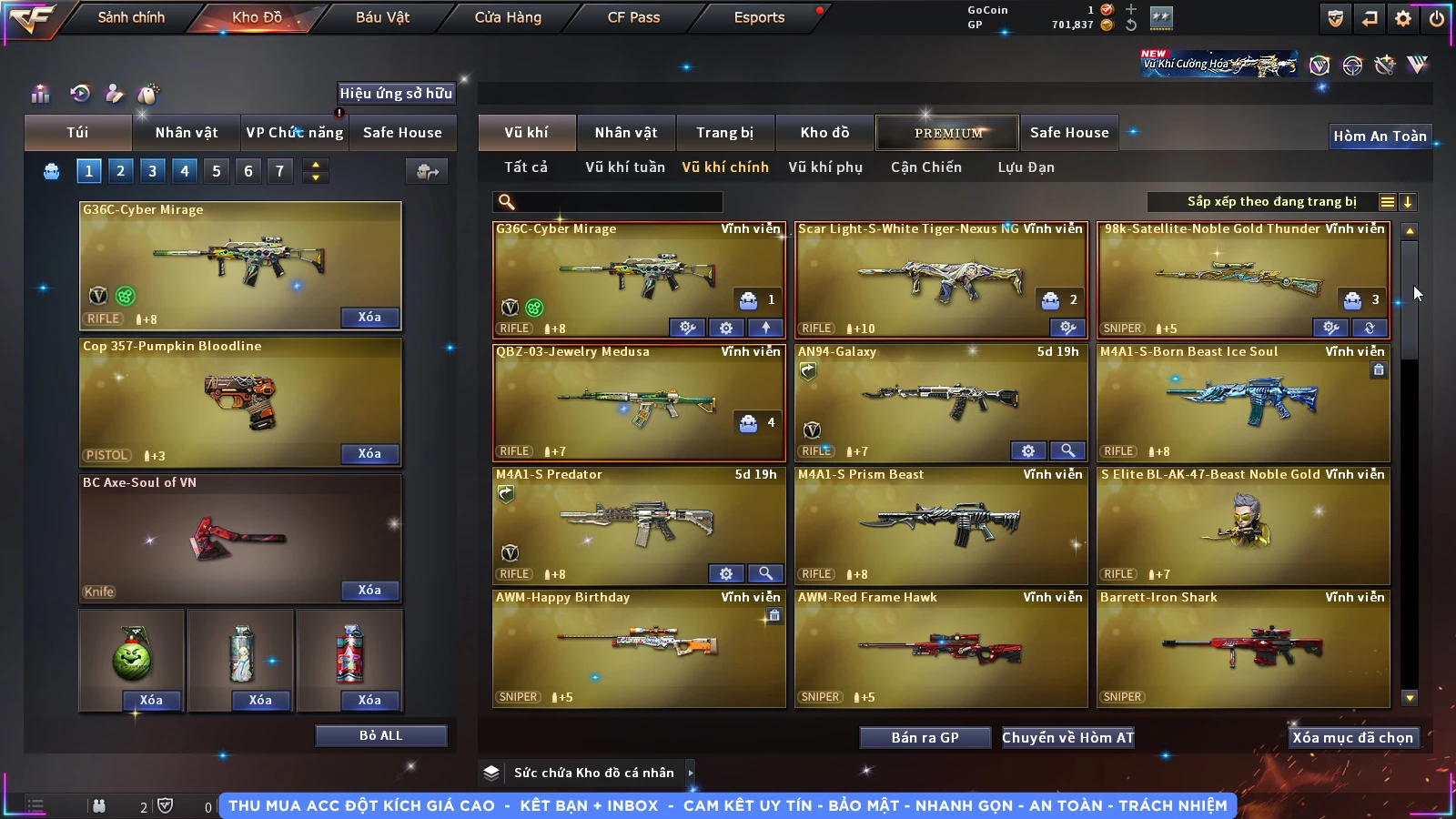1456x819 pixels.
Task: Sell item with Bán ra GP
Action: (x=925, y=737)
